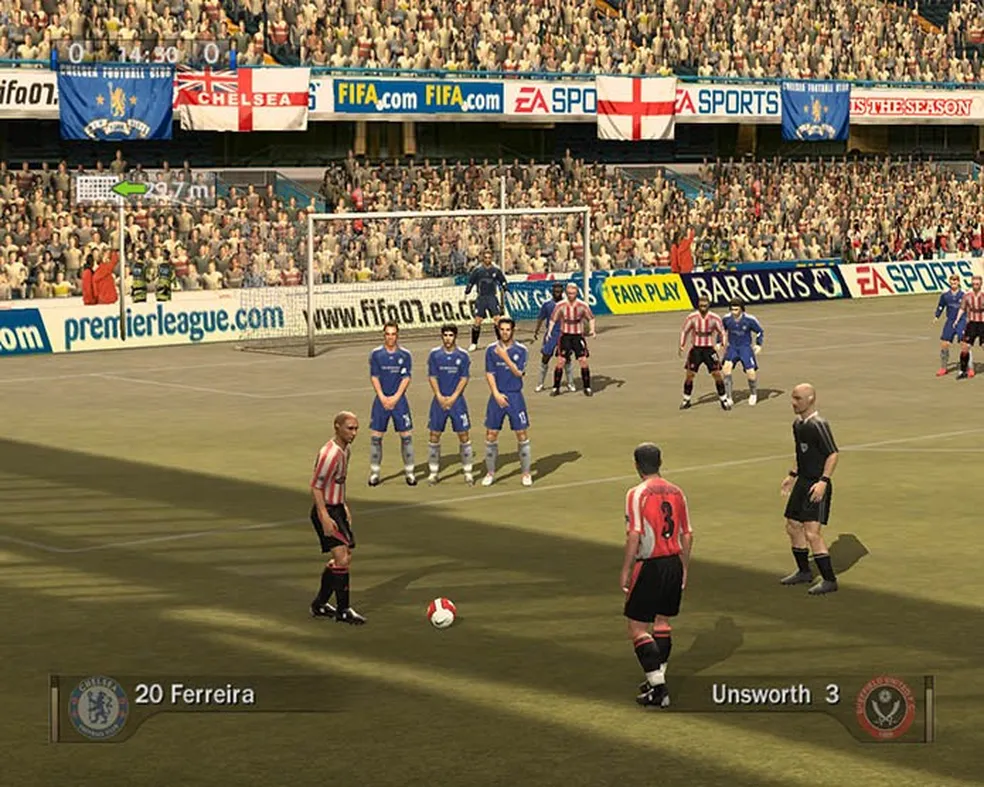Select the 20 Ferreira player name panel
Image resolution: width=984 pixels, height=787 pixels.
coord(195,694)
